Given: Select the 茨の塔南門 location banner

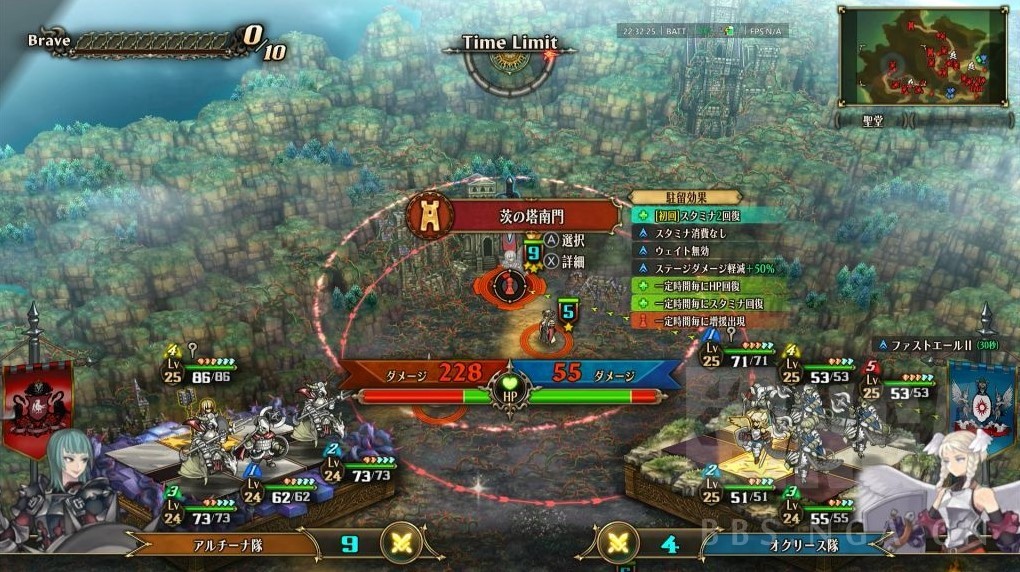Looking at the screenshot, I should click(525, 215).
